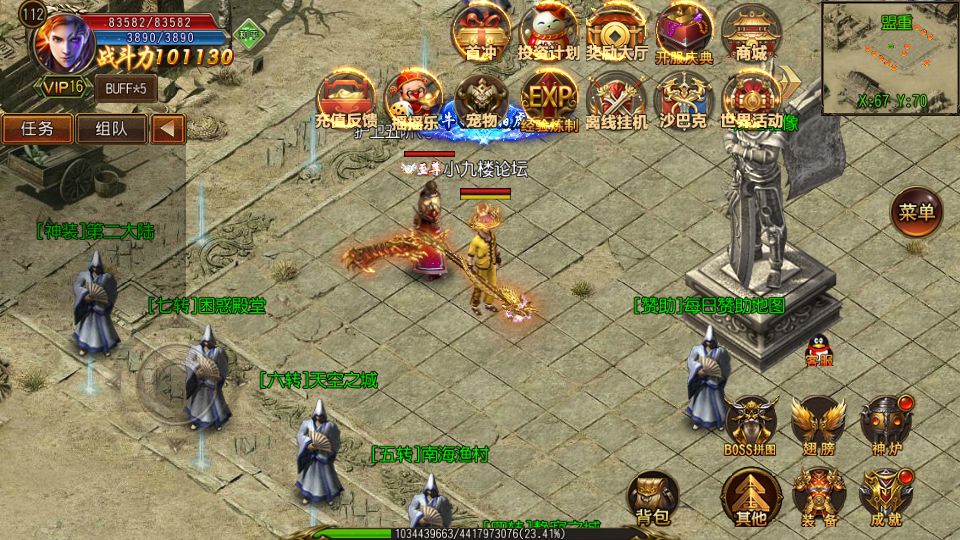Open the 商城 shop icon
Viewport: 960px width, 540px height.
(x=751, y=32)
